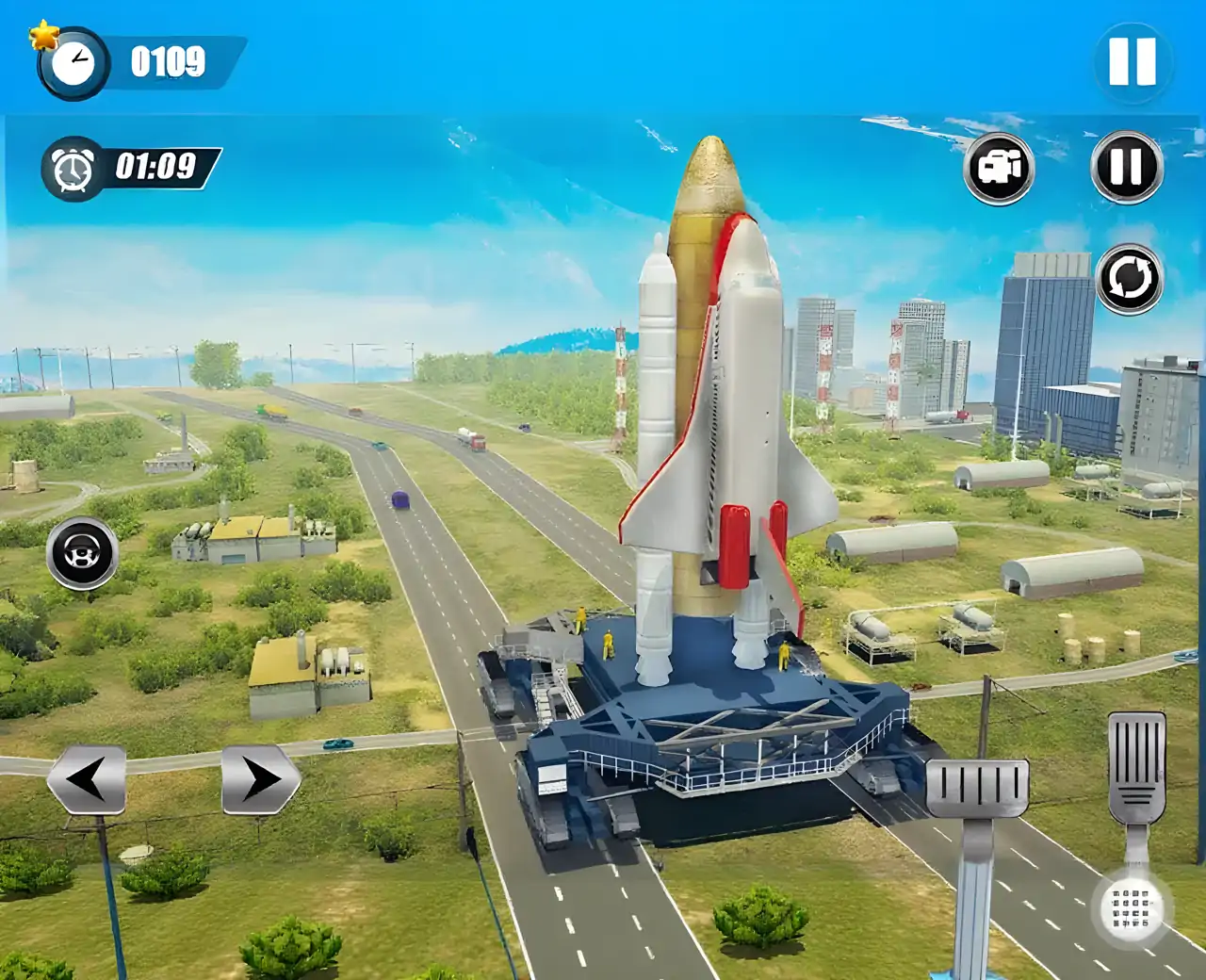The image size is (1206, 980).
Task: Switch the view using the camera icon
Action: [999, 169]
